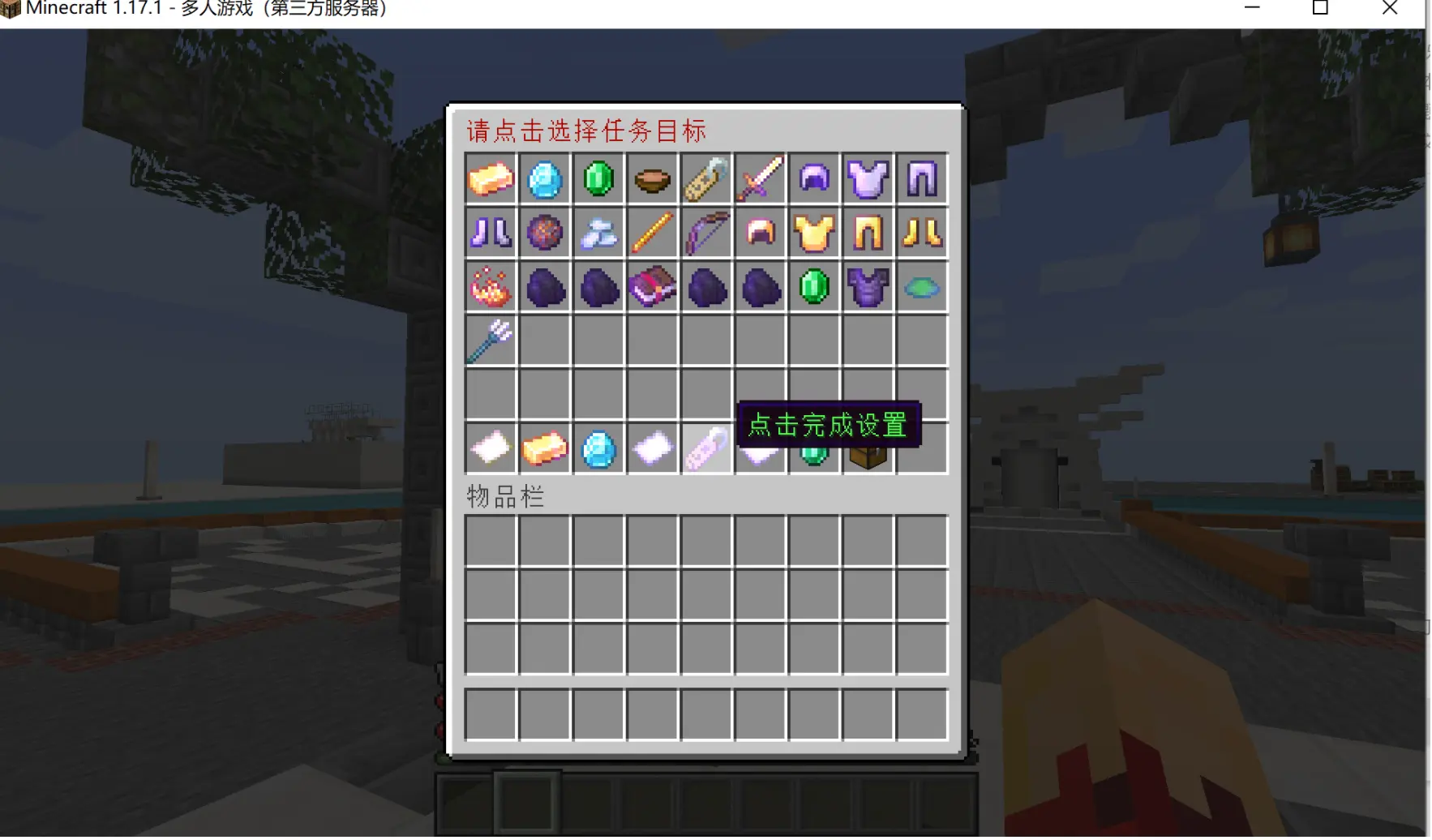Select the enchanted purple leggings in the top row
The image size is (1432, 840).
[921, 179]
